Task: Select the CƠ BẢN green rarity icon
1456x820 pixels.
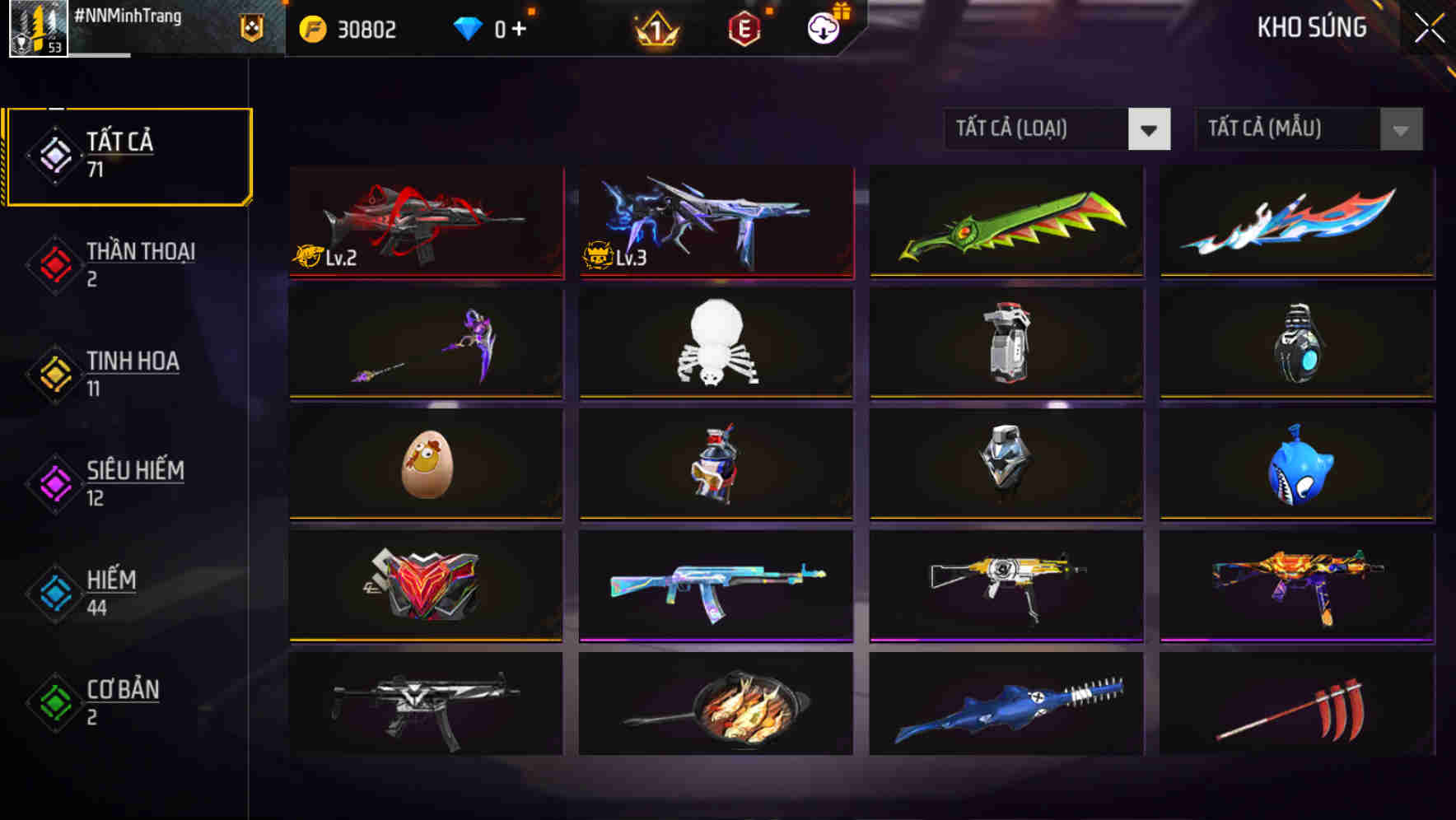Action: (x=54, y=703)
